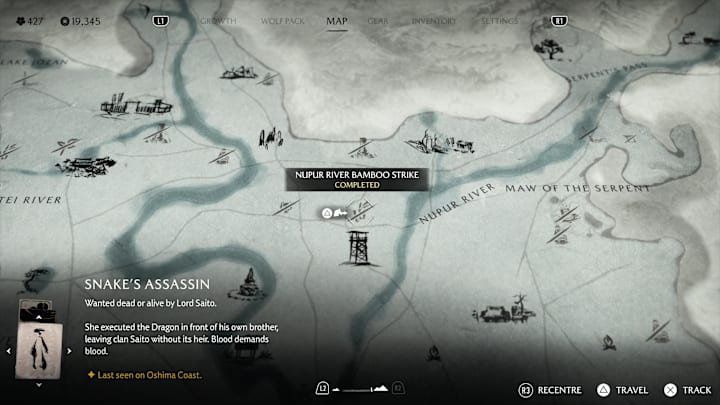720x405 pixels.
Task: Click the down arrow below the wanted card
Action: pyautogui.click(x=38, y=384)
